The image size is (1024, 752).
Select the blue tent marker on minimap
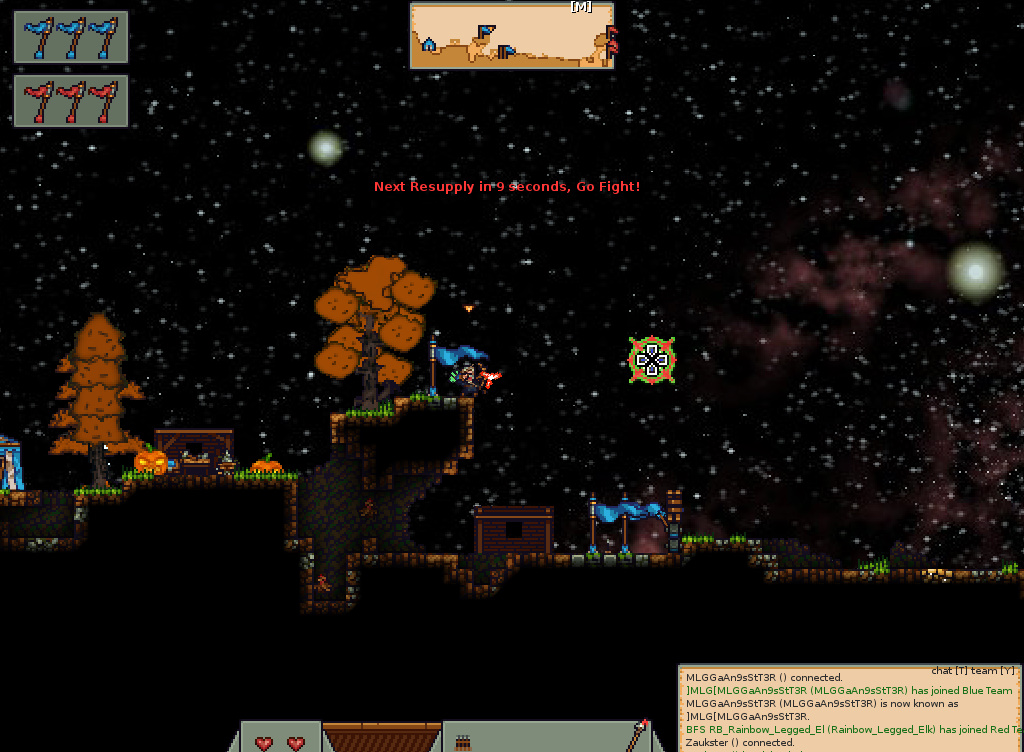[x=429, y=44]
